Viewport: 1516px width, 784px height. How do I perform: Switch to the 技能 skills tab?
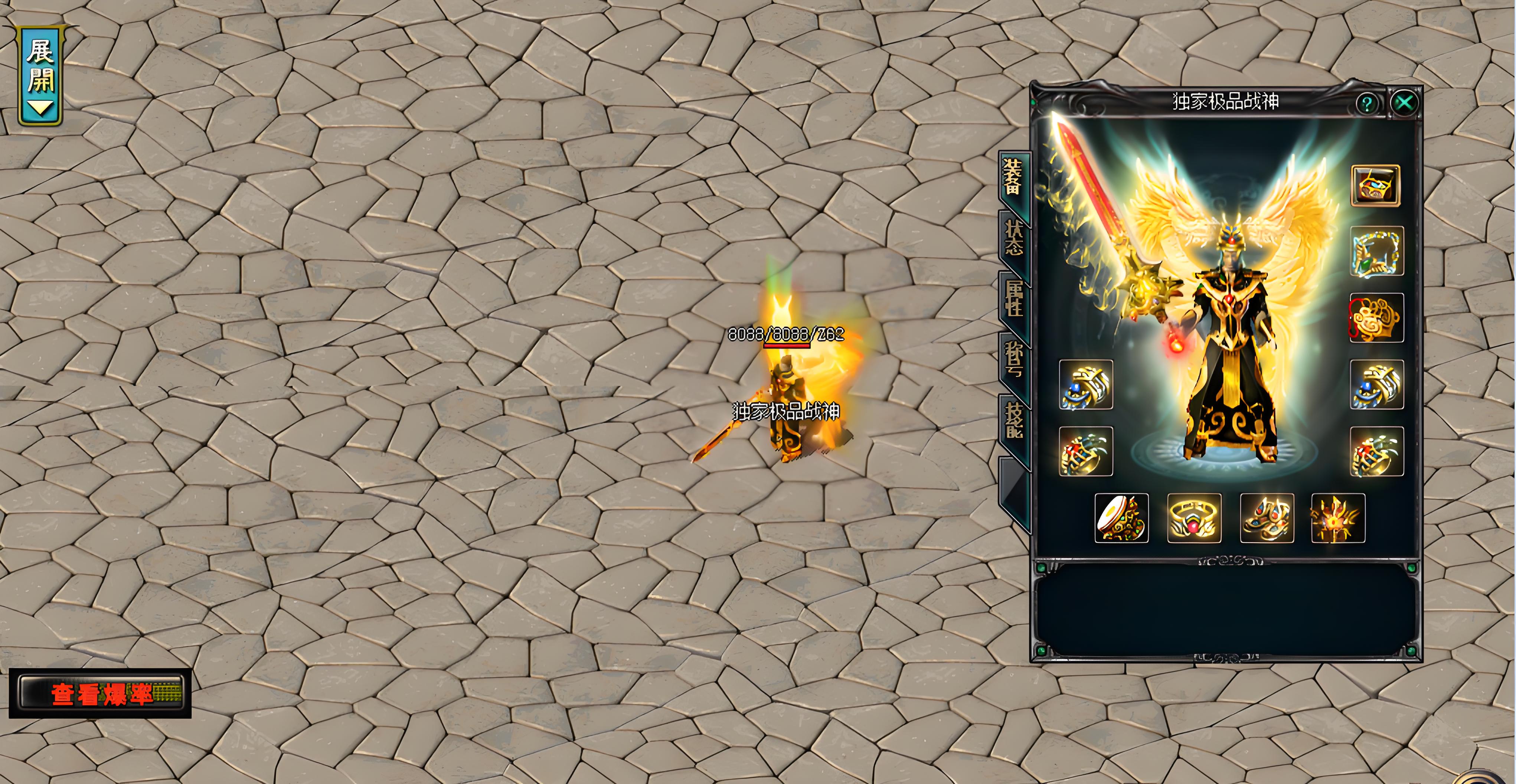[x=1014, y=420]
